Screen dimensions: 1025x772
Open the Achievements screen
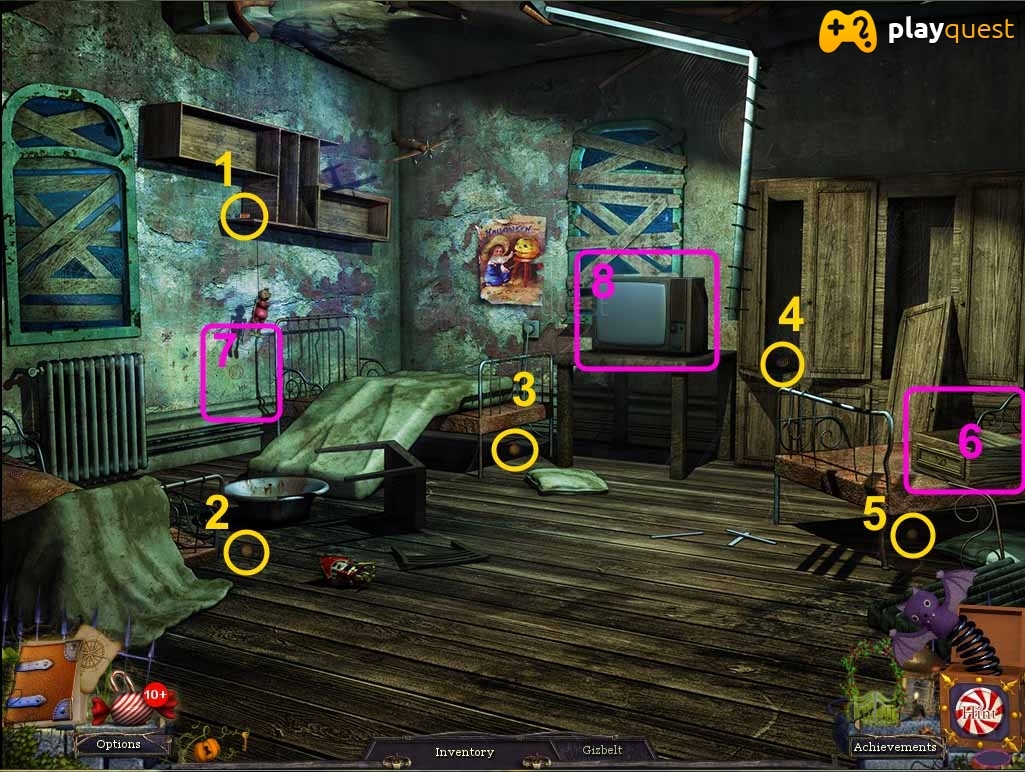point(894,746)
